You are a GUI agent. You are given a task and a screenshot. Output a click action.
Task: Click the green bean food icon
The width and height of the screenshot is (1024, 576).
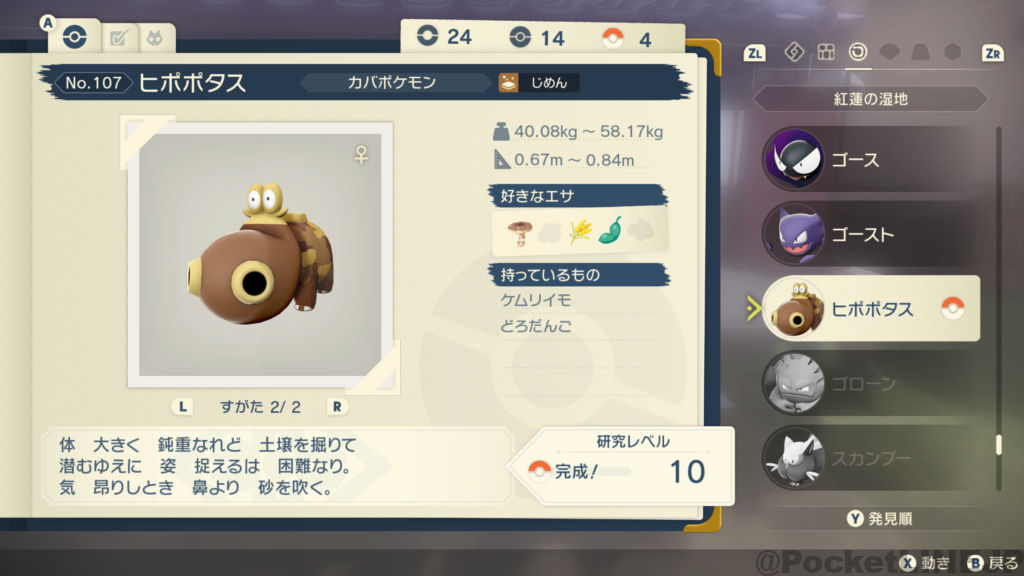(610, 232)
